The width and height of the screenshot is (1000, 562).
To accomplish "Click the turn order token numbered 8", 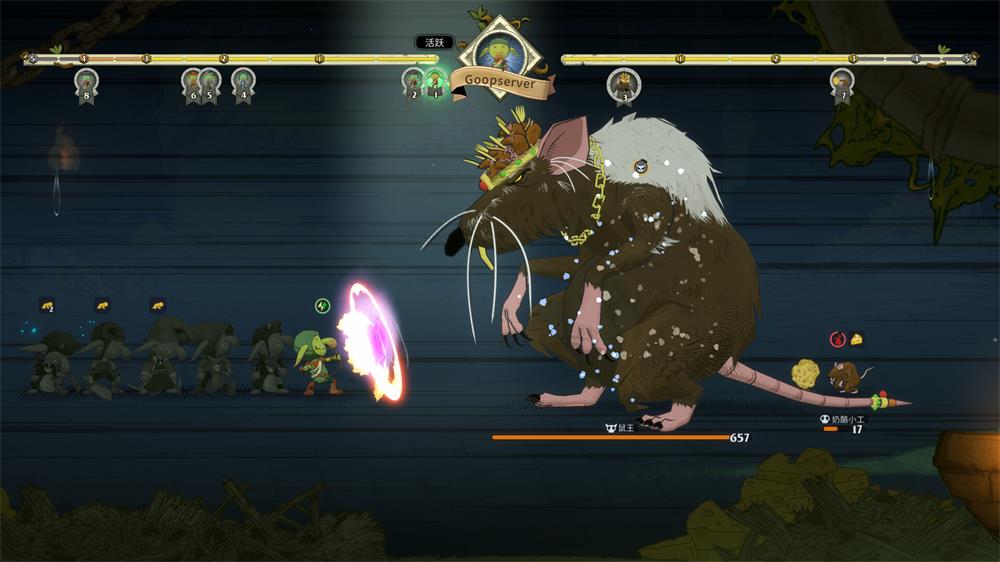I will point(86,83).
